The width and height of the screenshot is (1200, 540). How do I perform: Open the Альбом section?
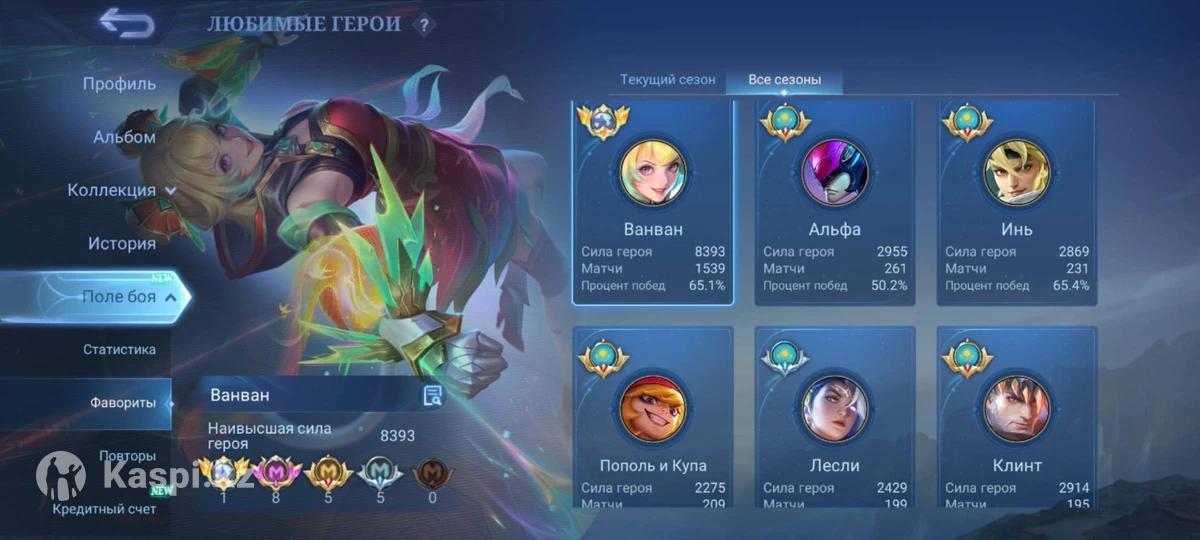(x=124, y=137)
